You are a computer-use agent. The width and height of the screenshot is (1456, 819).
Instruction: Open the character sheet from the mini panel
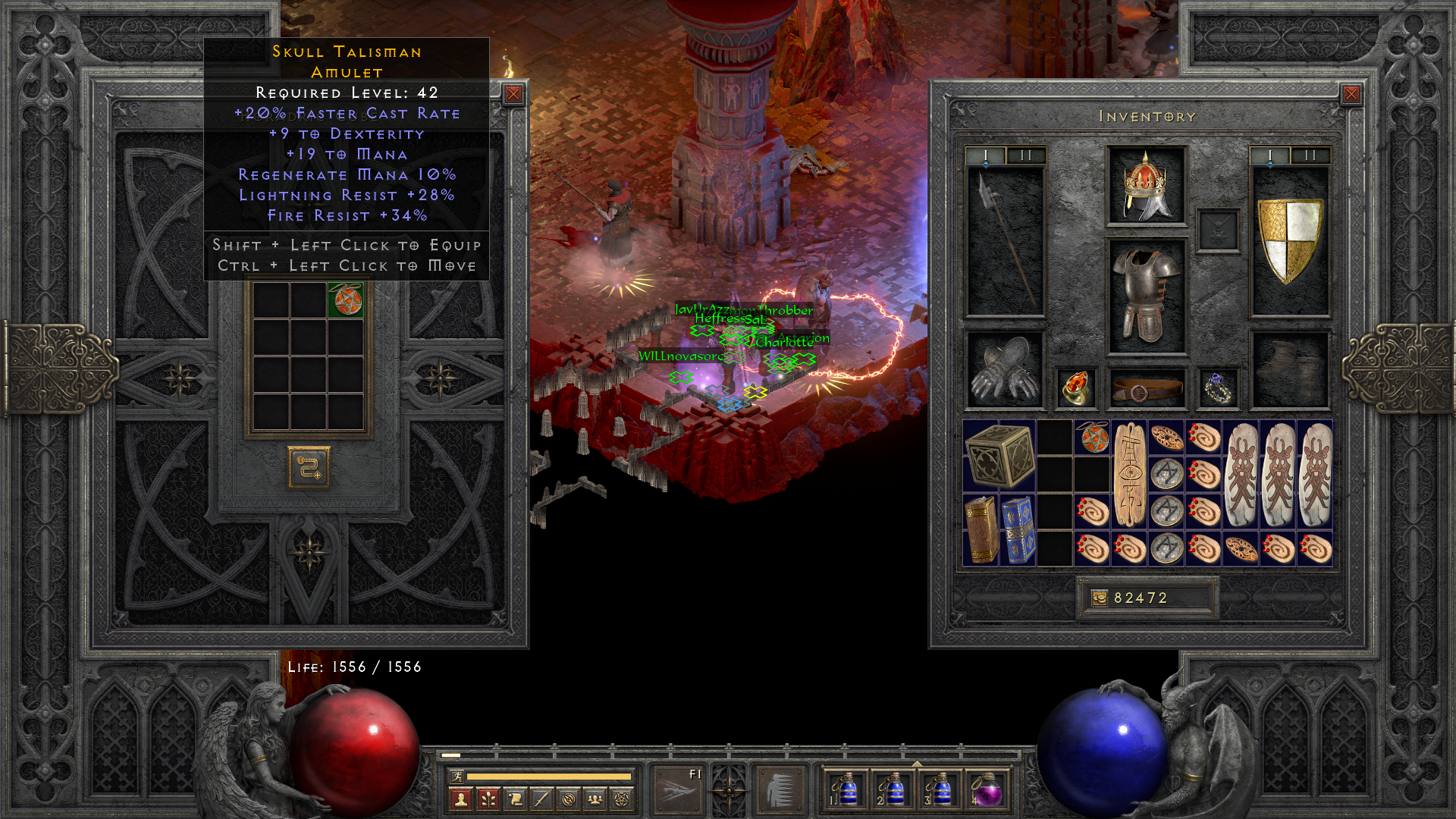tap(460, 799)
